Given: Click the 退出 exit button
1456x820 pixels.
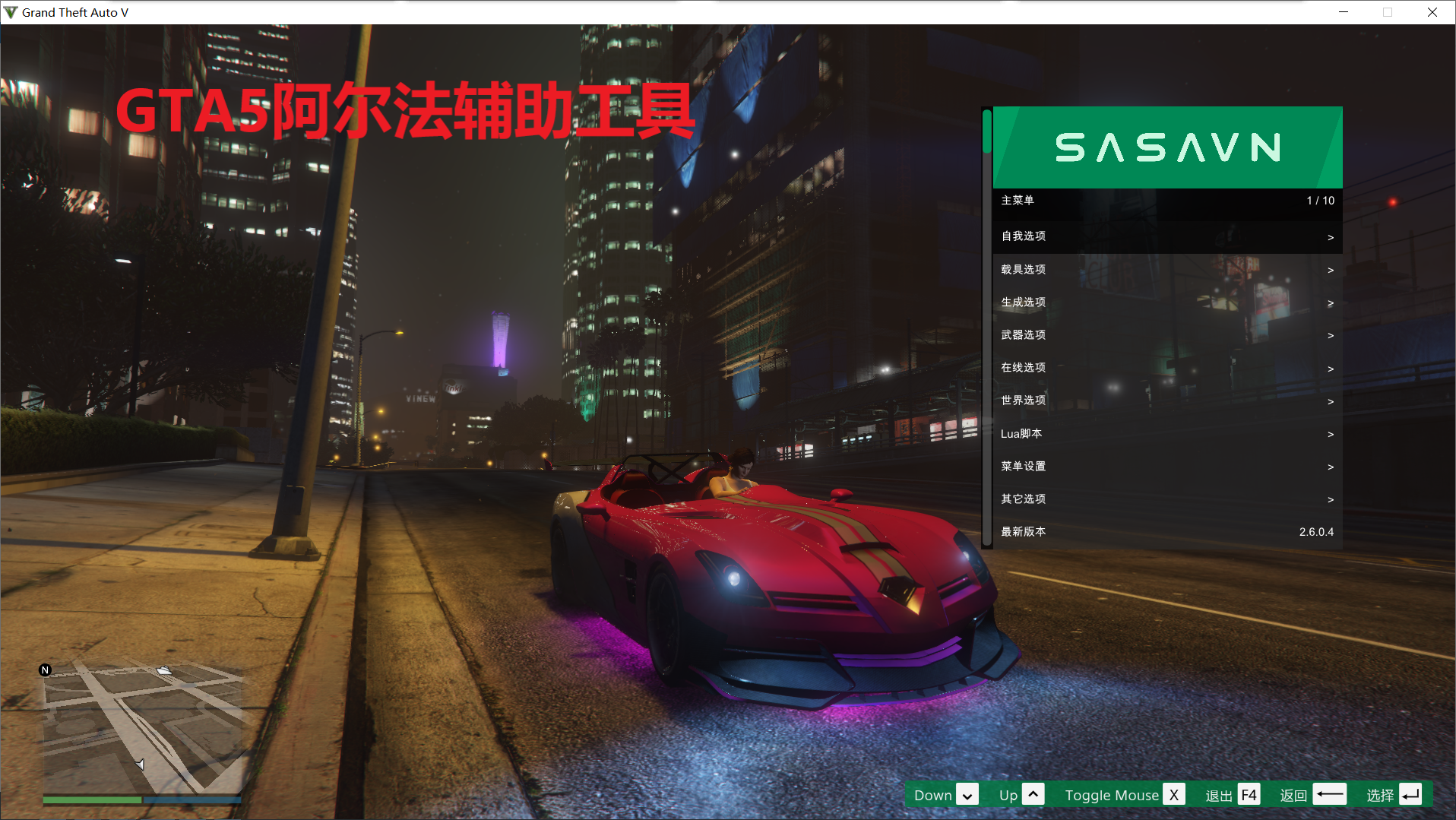Looking at the screenshot, I should (1219, 794).
